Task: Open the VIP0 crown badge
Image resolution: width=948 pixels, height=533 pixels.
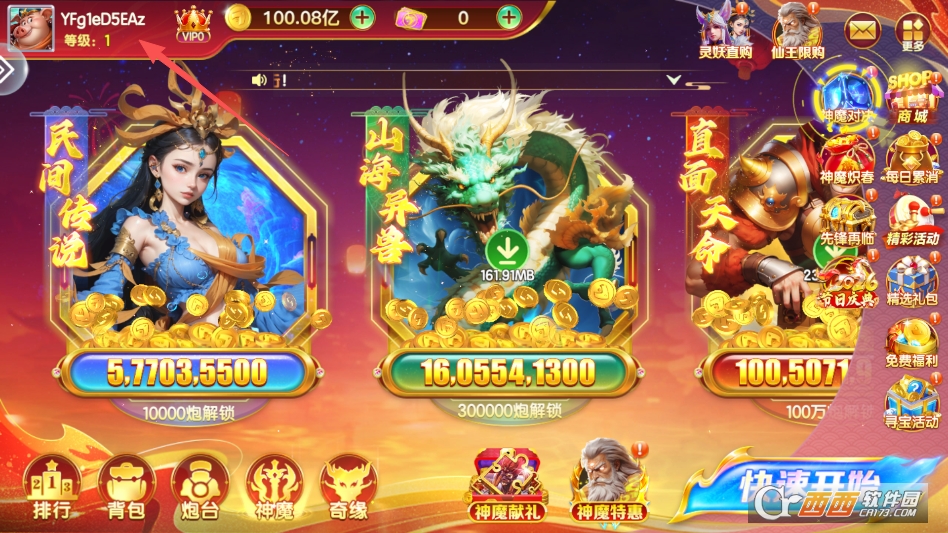Action: point(193,22)
